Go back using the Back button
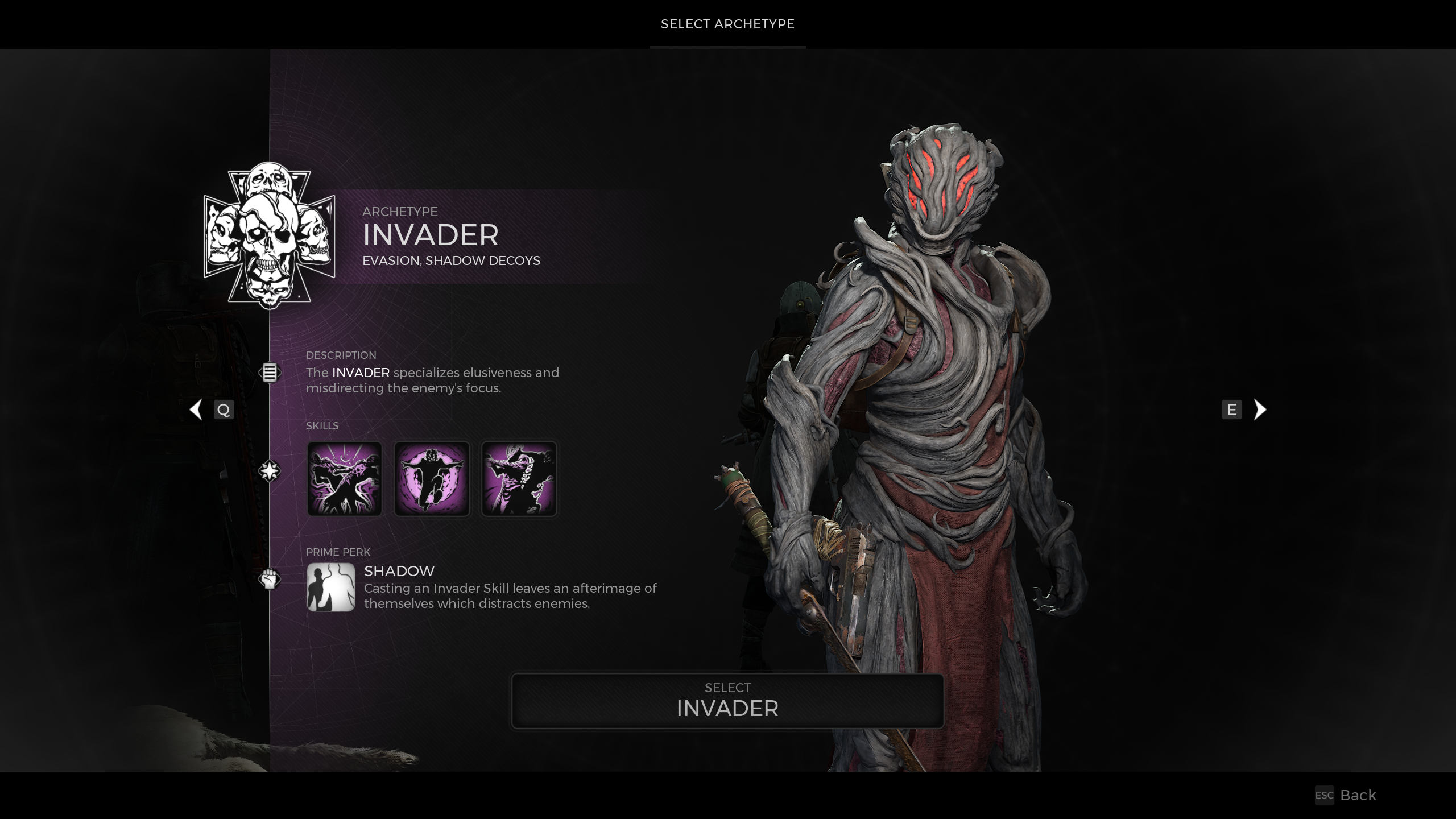This screenshot has height=819, width=1456. point(1357,795)
